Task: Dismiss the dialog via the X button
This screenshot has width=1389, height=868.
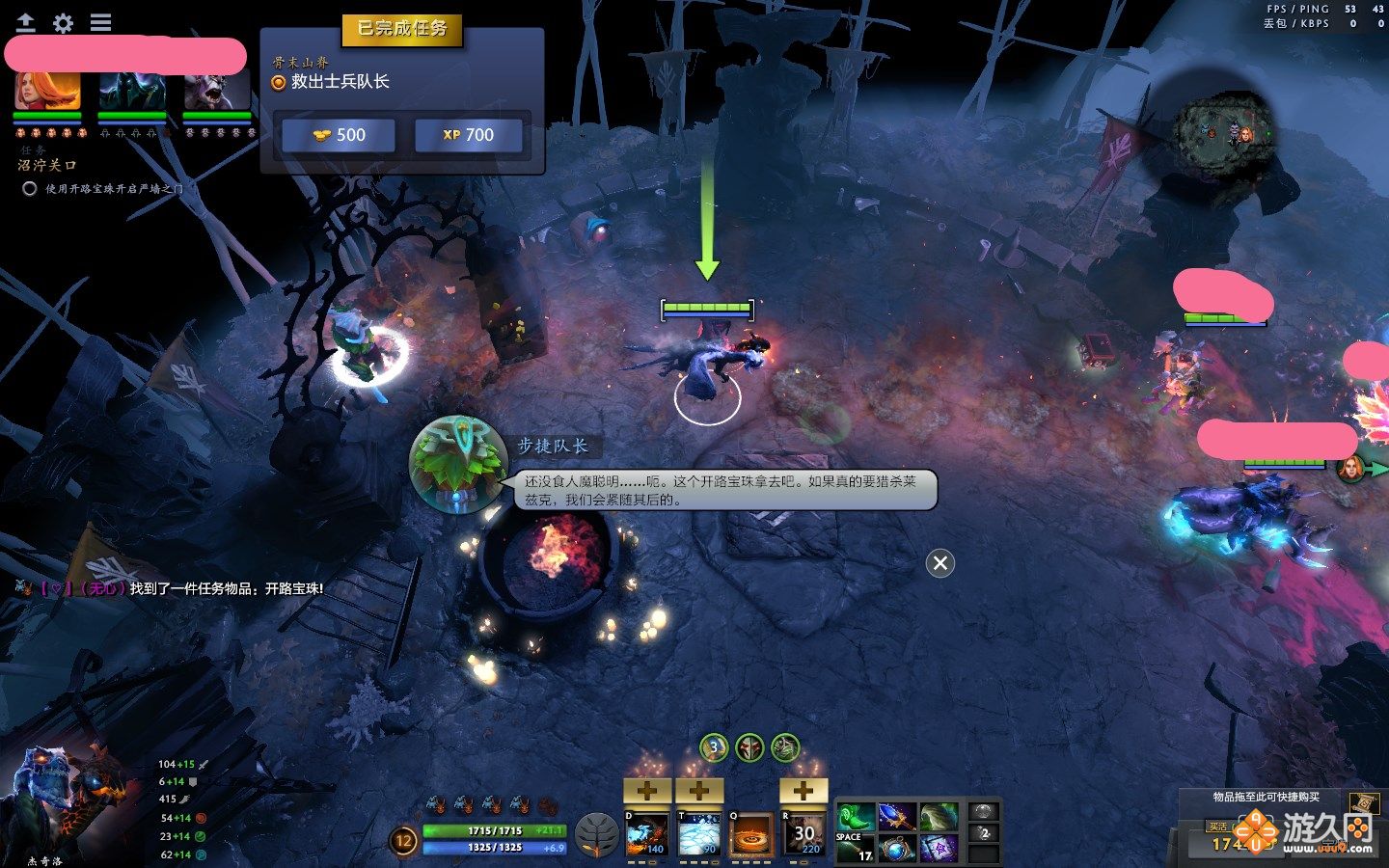Action: [x=940, y=564]
